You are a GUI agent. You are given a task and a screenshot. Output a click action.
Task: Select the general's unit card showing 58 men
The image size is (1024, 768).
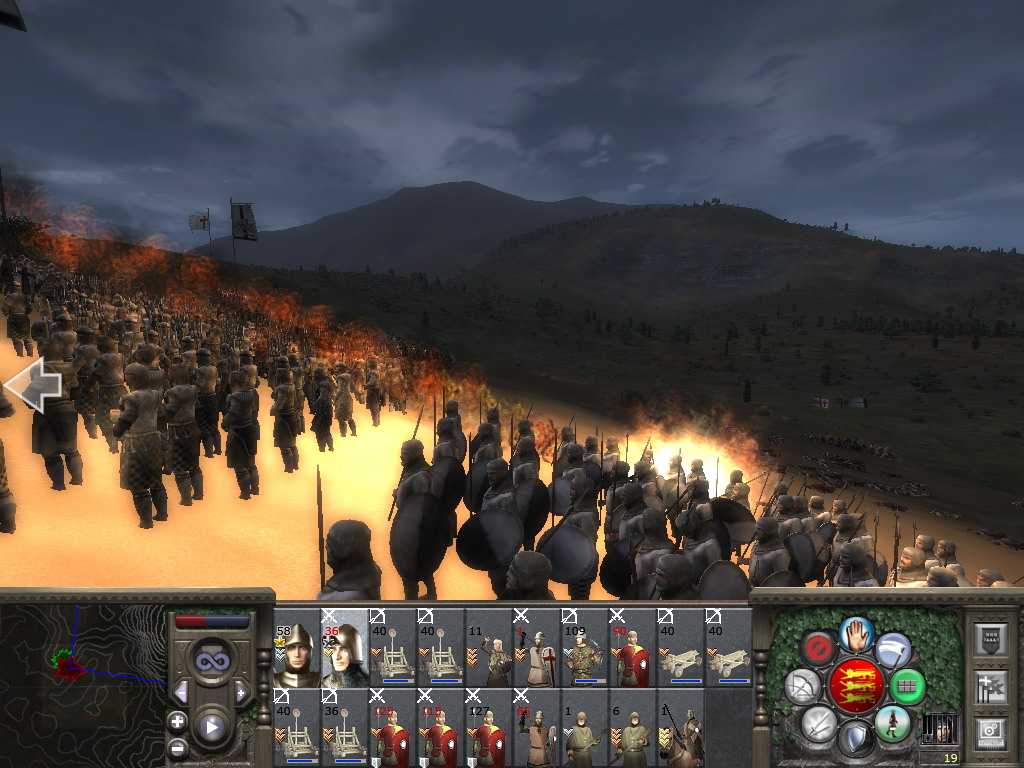tap(297, 648)
